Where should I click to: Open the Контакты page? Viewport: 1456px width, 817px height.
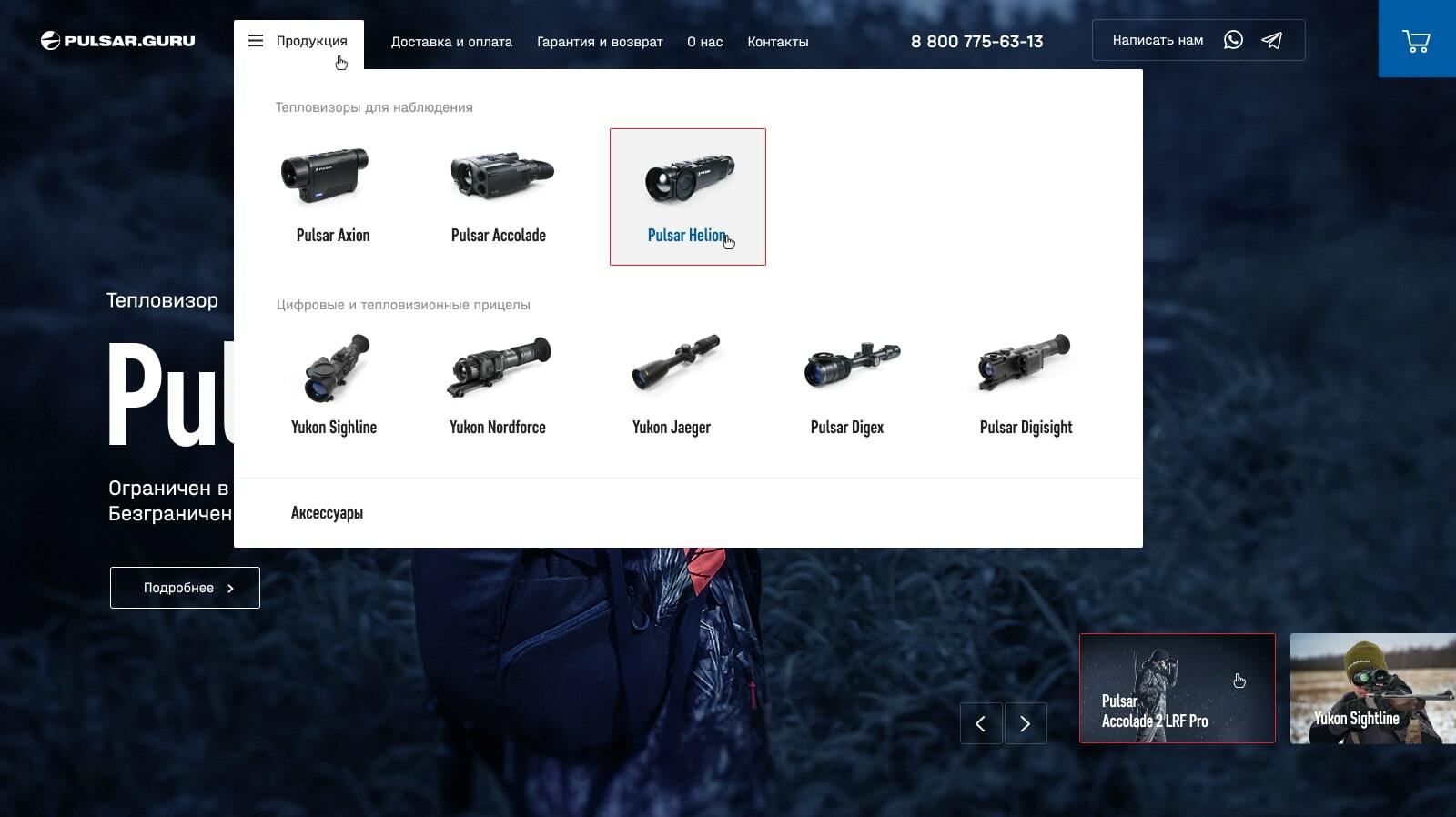(777, 42)
